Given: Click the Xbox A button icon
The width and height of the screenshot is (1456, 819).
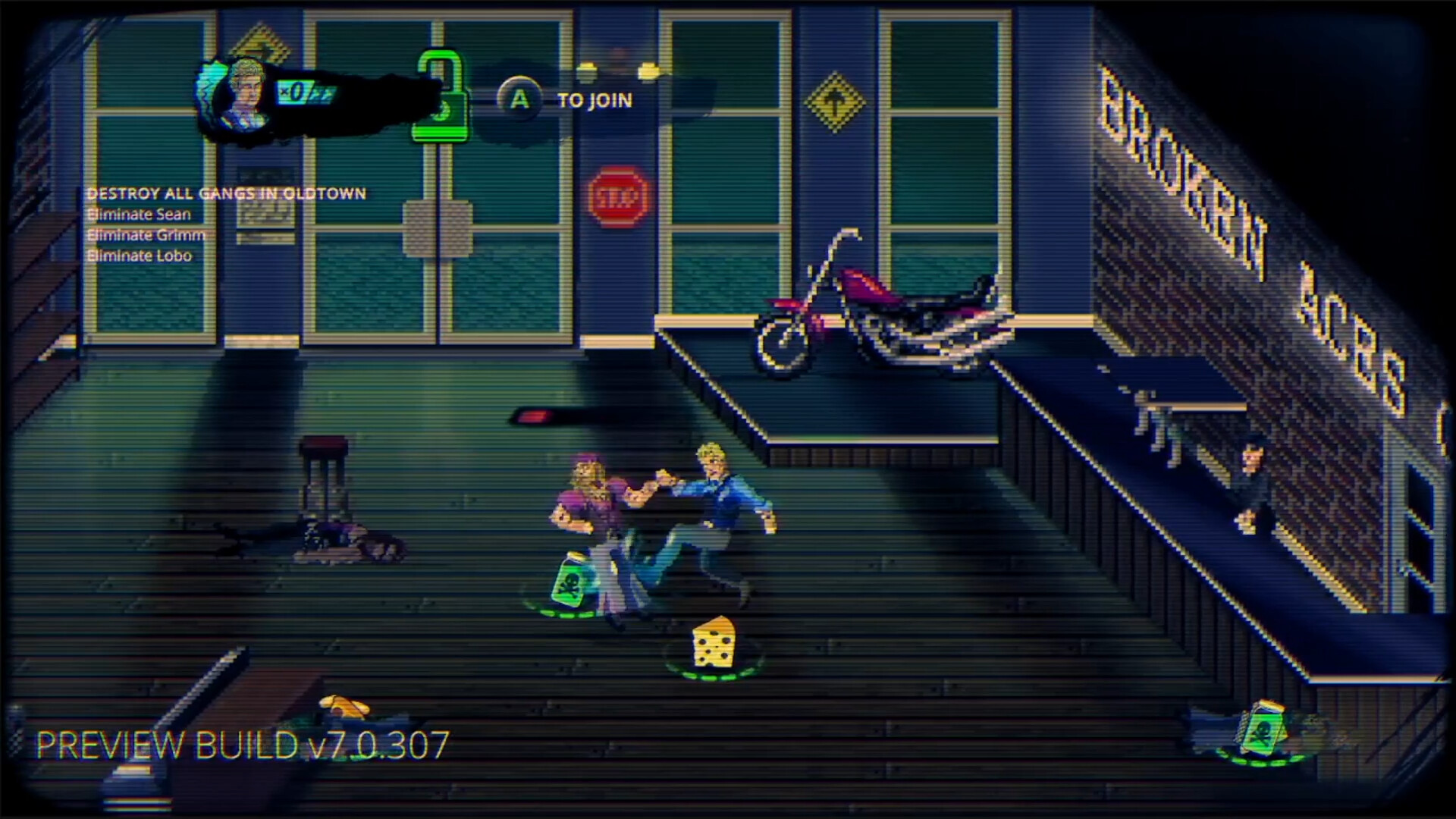Looking at the screenshot, I should click(x=520, y=99).
